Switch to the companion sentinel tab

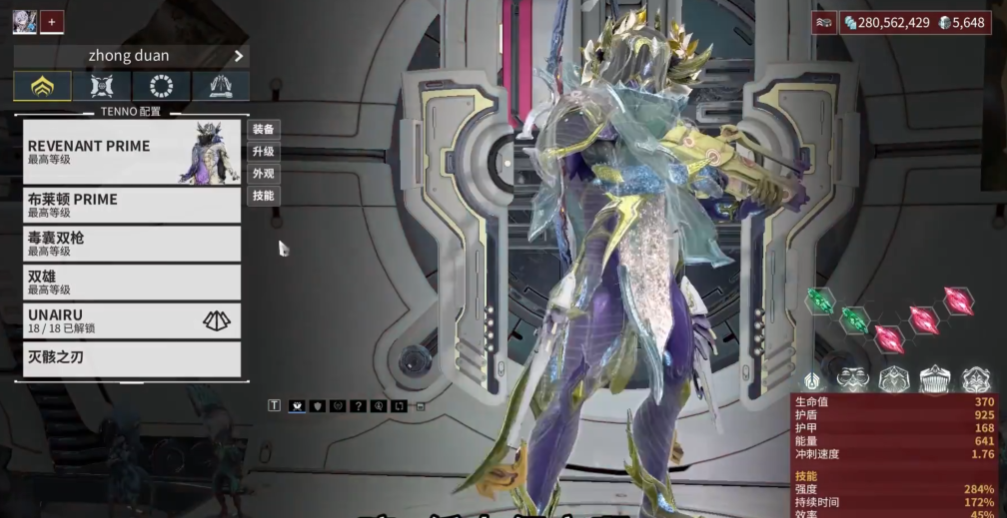102,86
